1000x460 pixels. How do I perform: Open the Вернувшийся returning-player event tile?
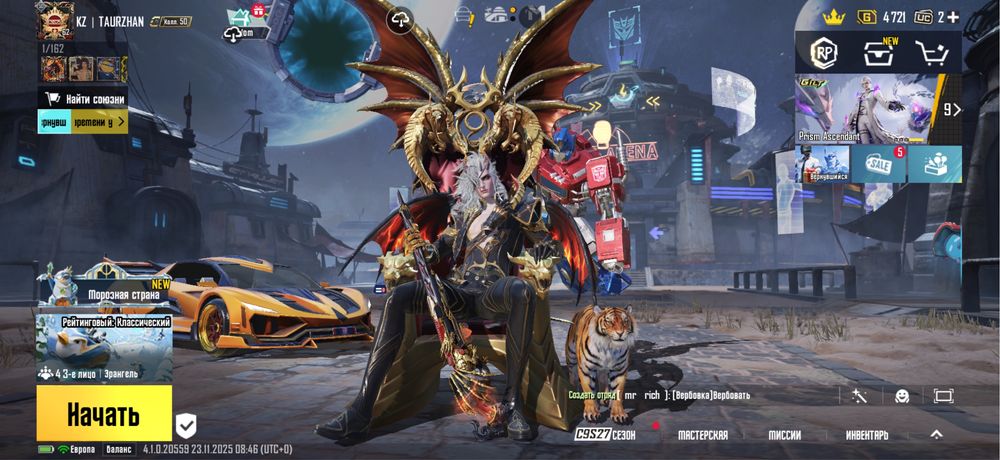pyautogui.click(x=822, y=164)
